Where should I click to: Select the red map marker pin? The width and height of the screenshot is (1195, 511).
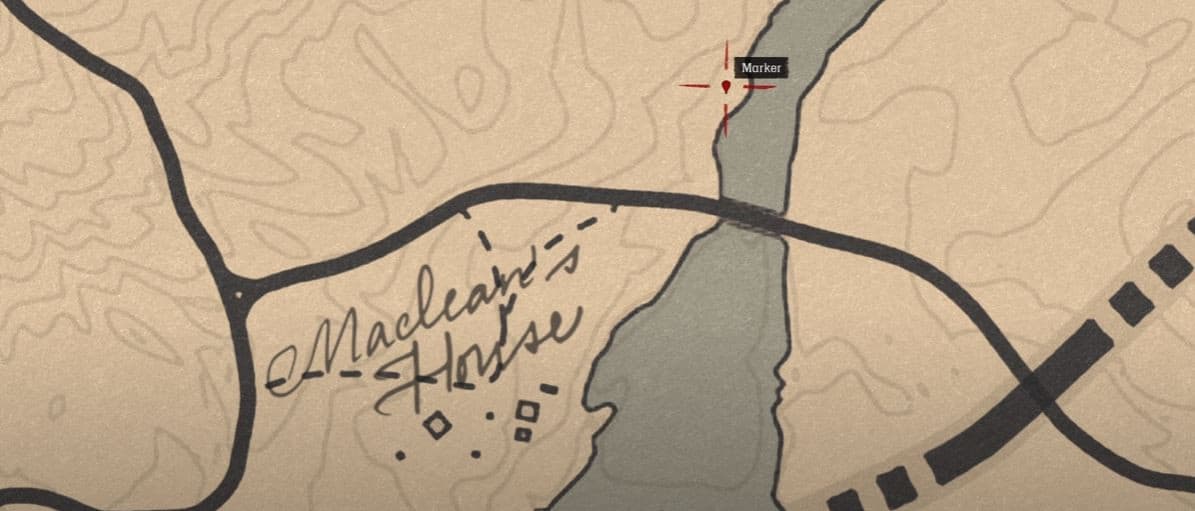[x=726, y=87]
